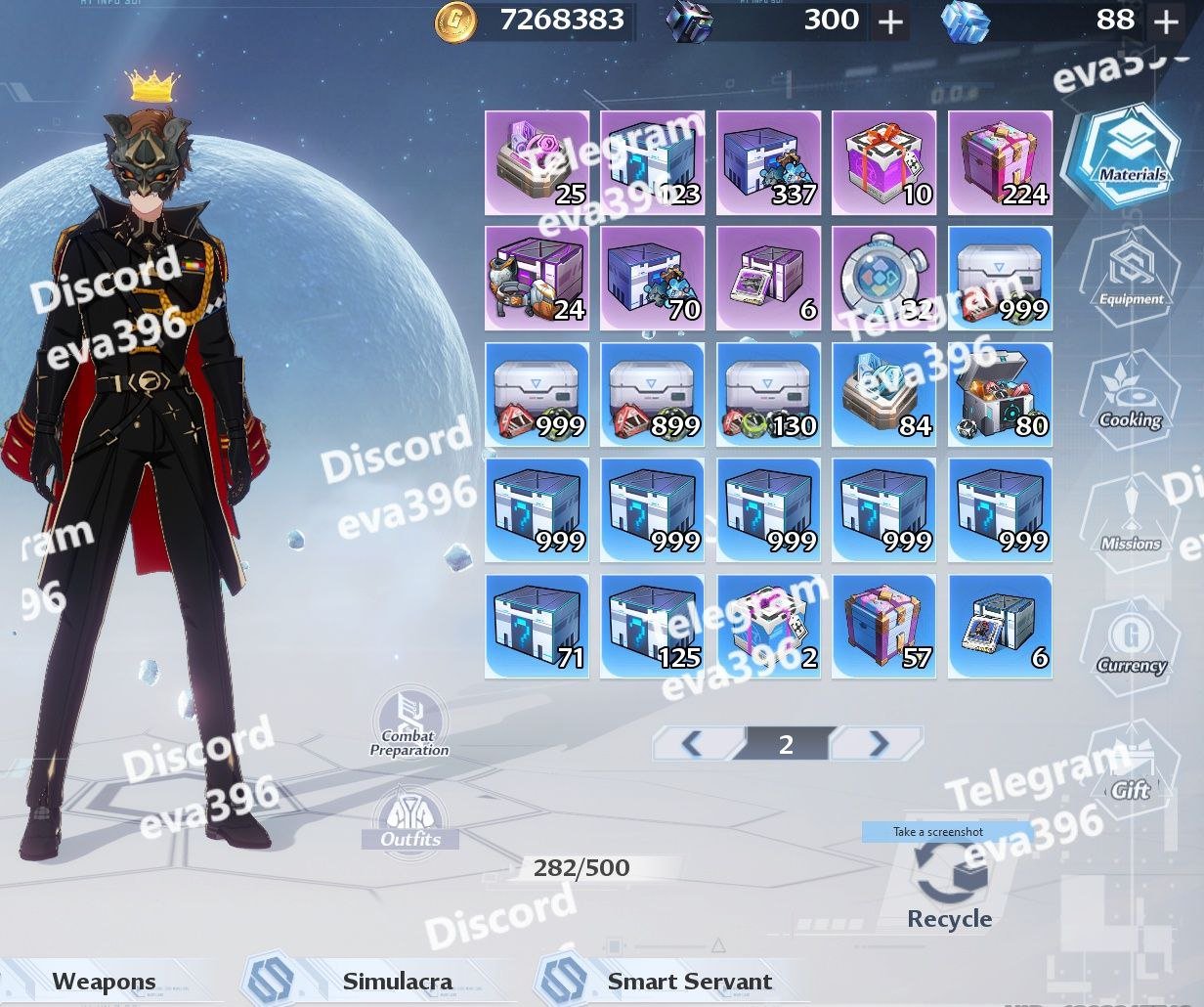
Task: Go to the next inventory page
Action: click(878, 744)
